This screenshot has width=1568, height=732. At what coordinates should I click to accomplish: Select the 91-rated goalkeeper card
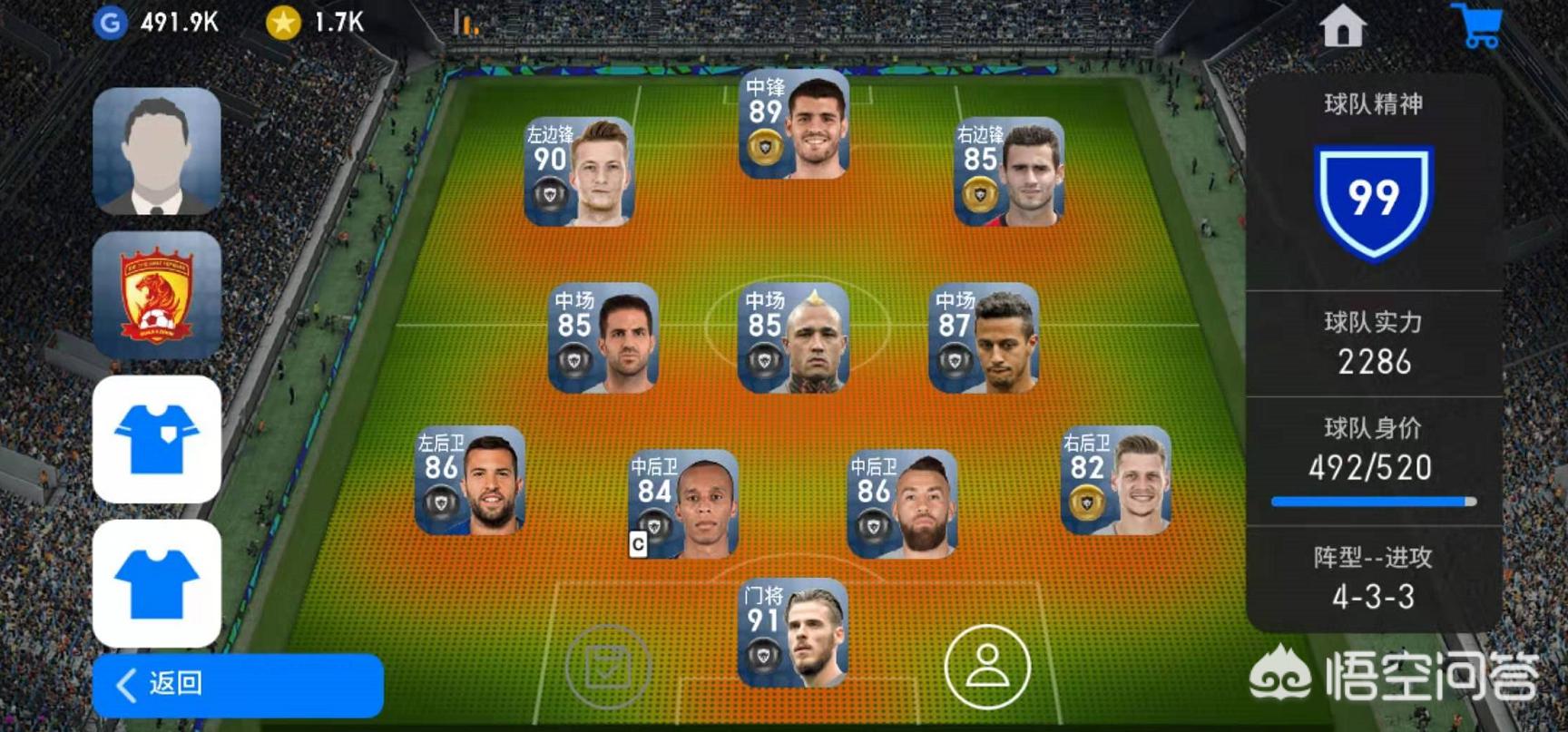coord(793,633)
